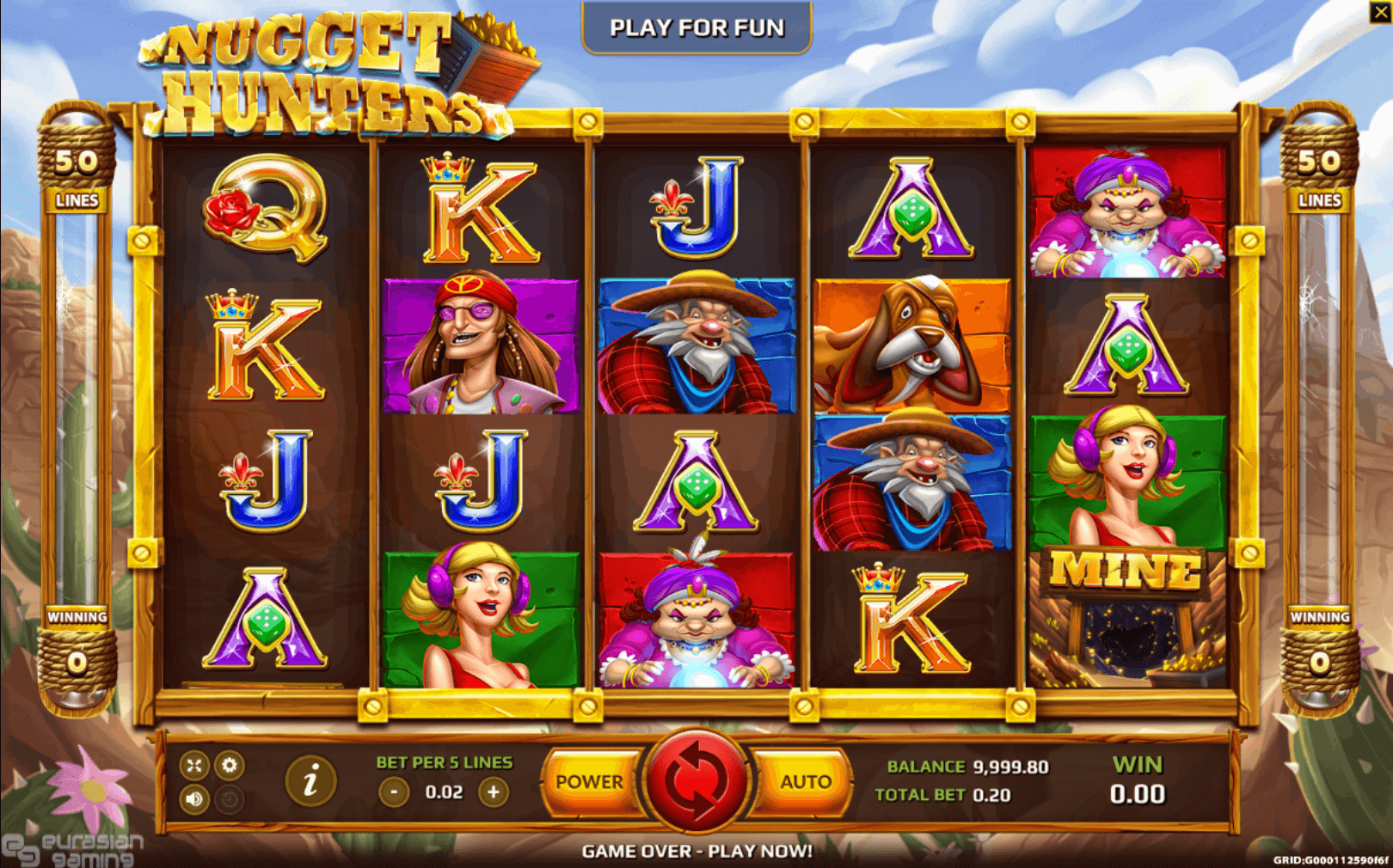Viewport: 1393px width, 868px height.
Task: Start AUTO spin mode
Action: (805, 781)
